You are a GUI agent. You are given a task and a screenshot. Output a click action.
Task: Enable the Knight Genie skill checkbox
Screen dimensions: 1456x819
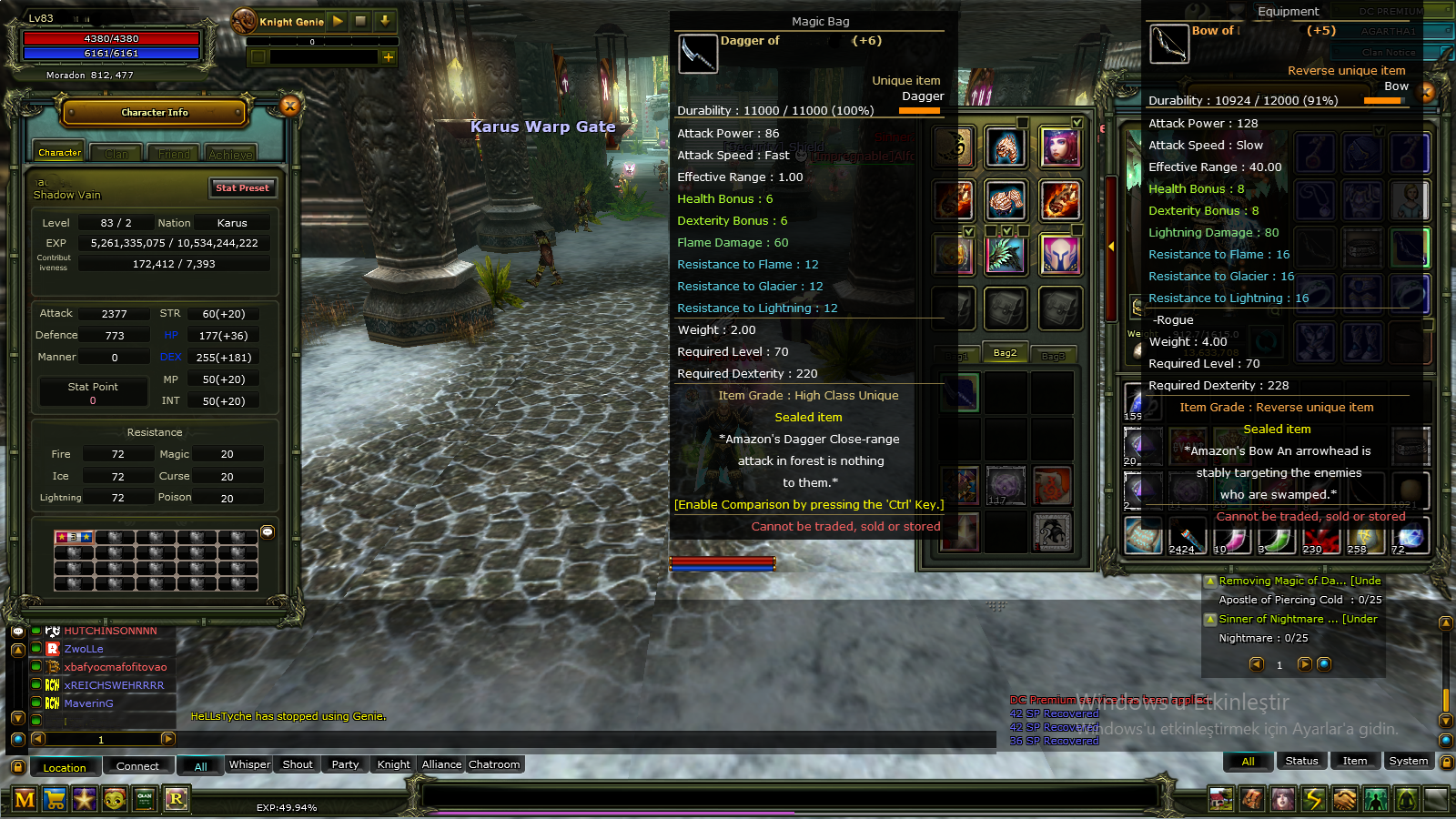[x=258, y=57]
